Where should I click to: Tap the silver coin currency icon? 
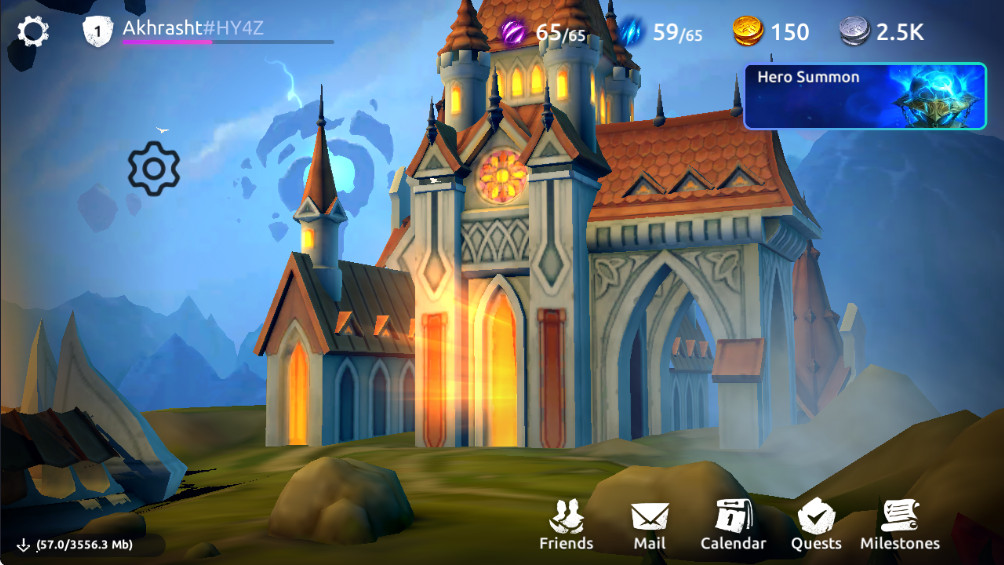tap(853, 32)
